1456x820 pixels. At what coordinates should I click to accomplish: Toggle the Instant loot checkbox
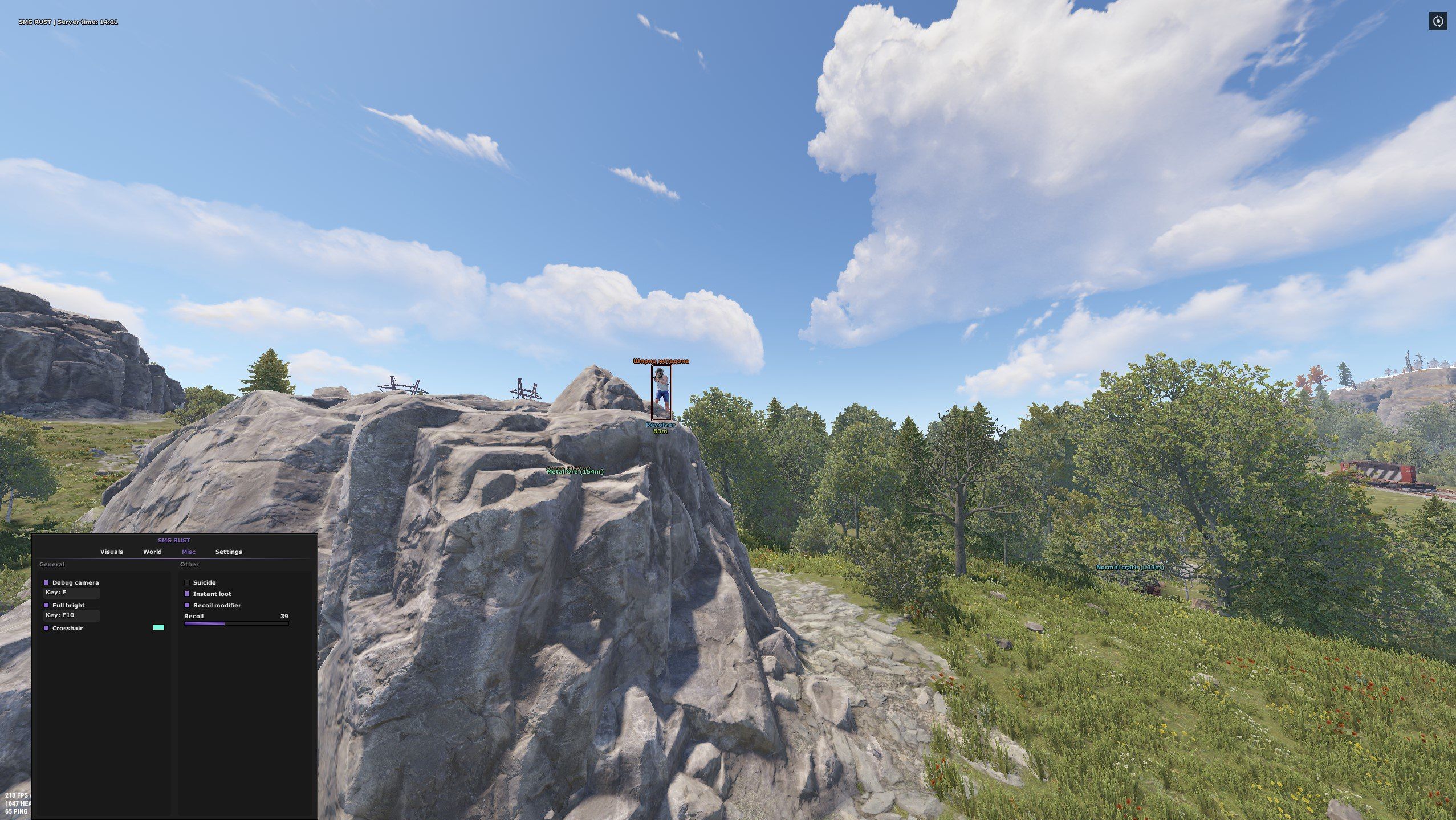[x=187, y=594]
